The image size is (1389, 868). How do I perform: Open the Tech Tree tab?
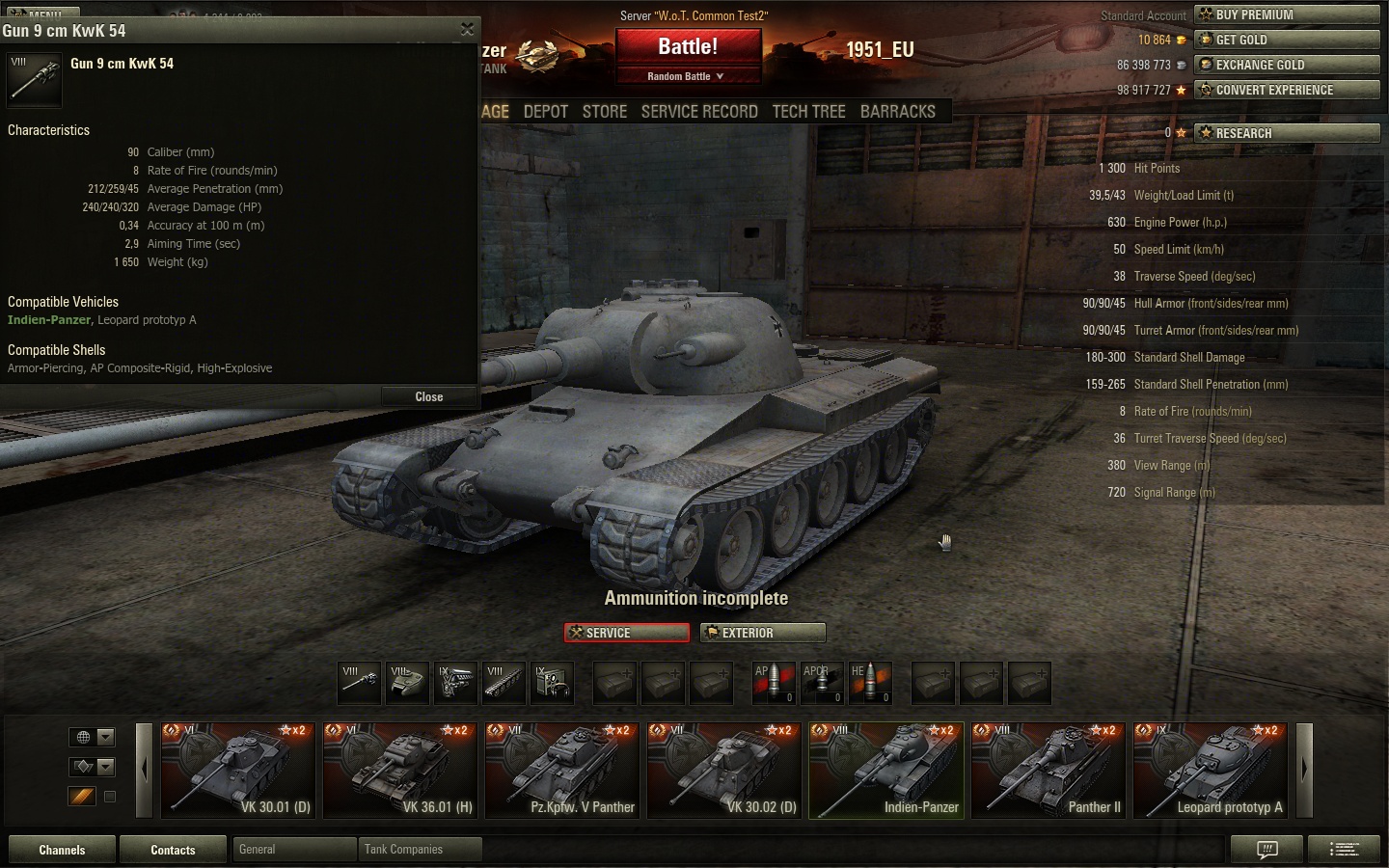coord(808,112)
